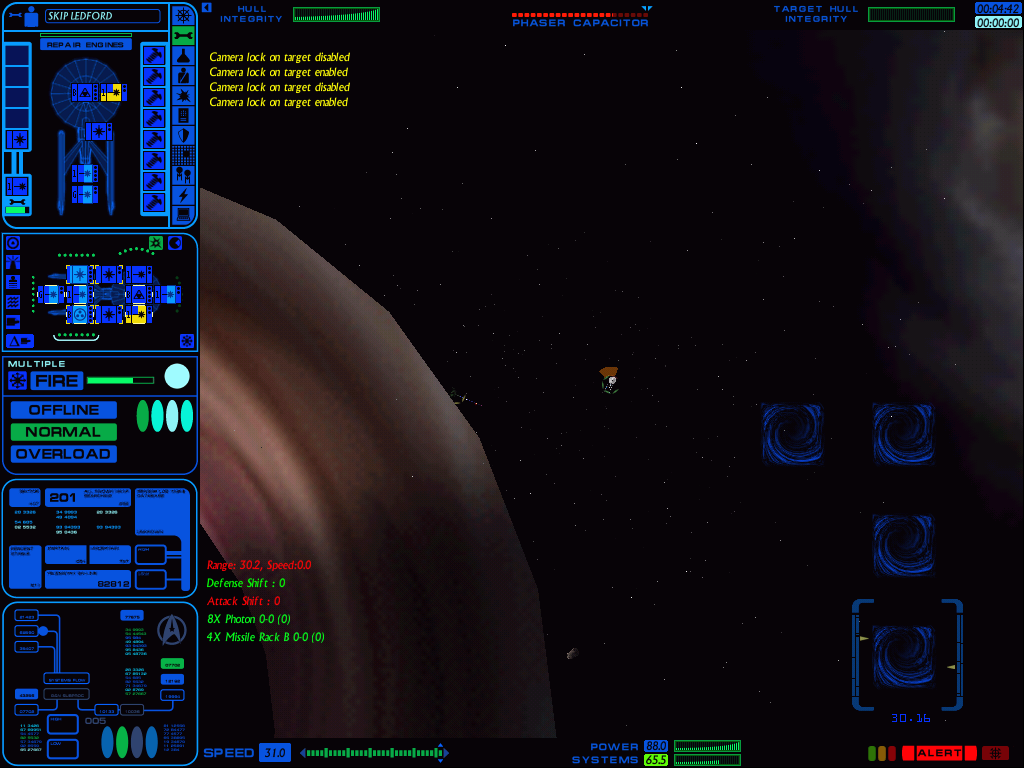Select the yellow highlighted weapon hardpoint on saucer
The width and height of the screenshot is (1024, 768).
113,93
